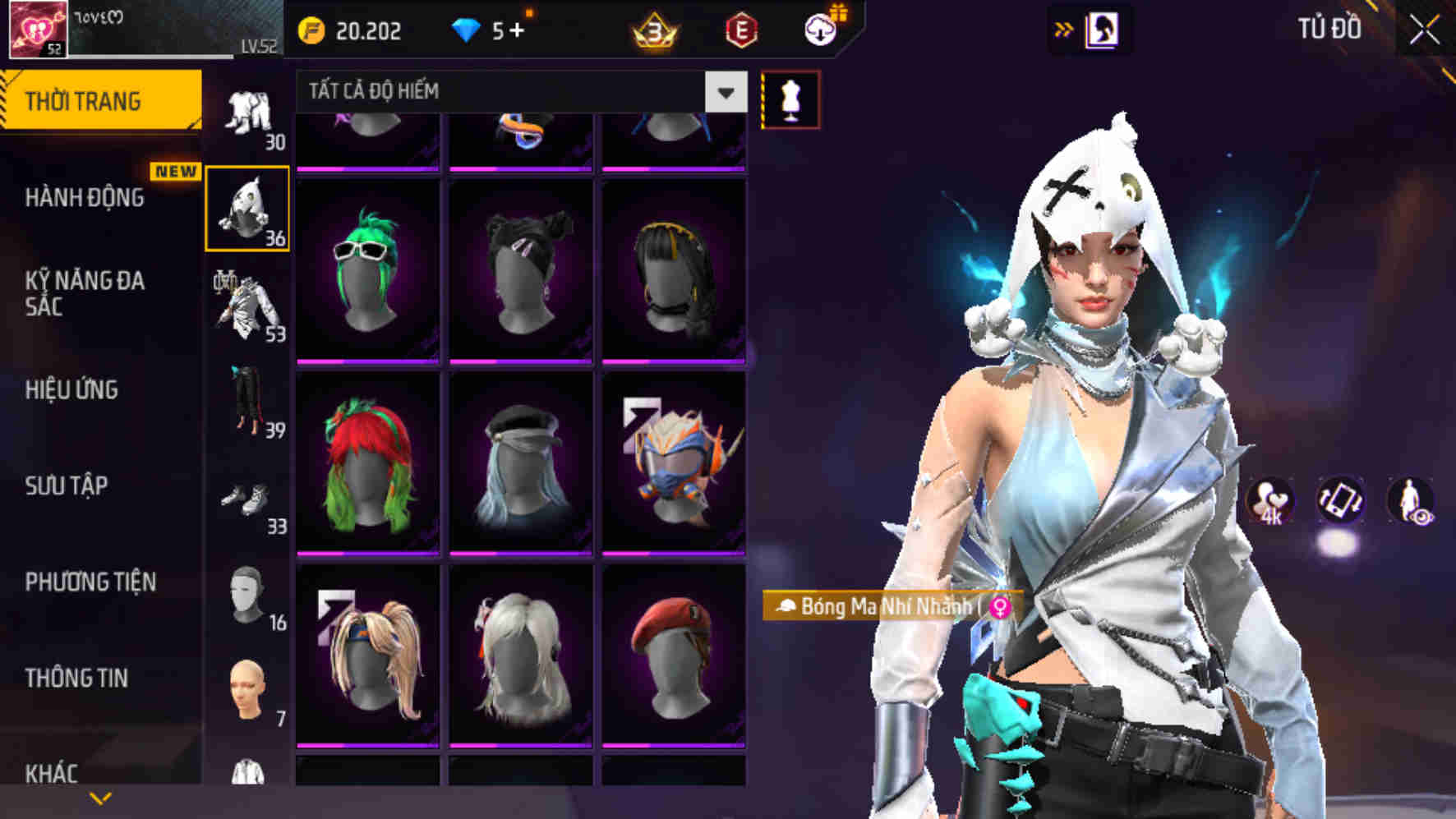Switch to the HÀNH ĐỘNG tab
The image size is (1456, 819).
[x=85, y=198]
